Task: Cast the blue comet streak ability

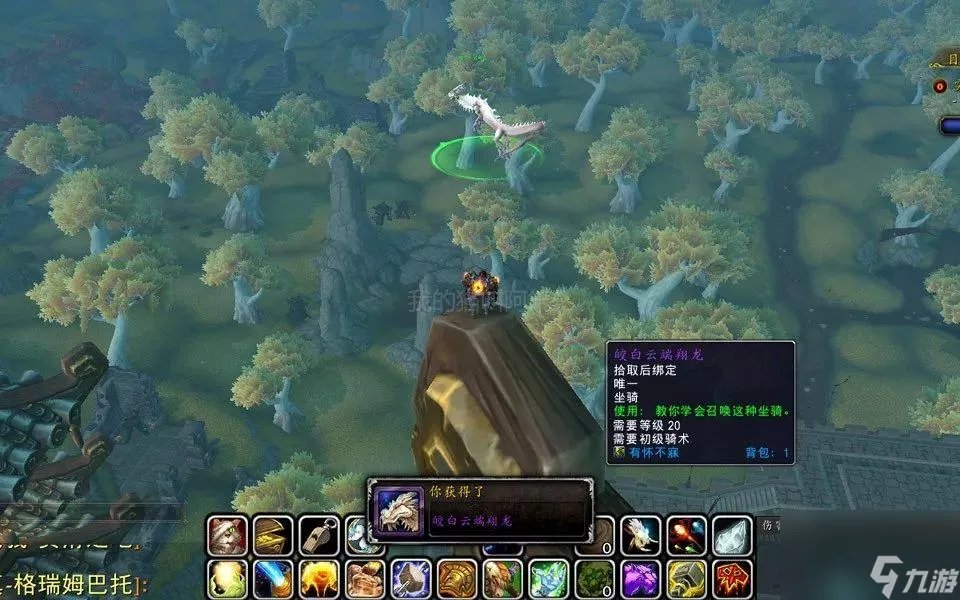Action: [273, 579]
